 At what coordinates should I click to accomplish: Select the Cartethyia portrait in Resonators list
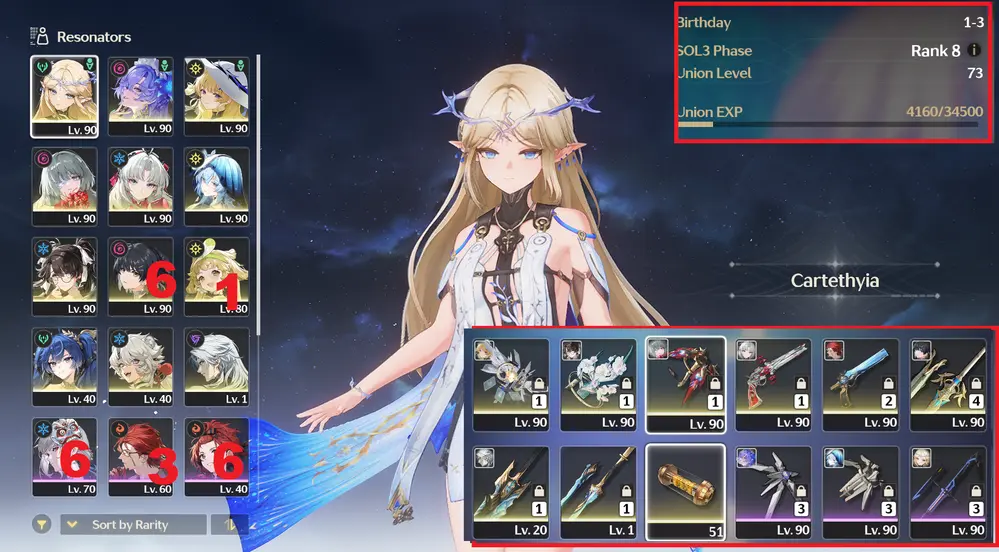pyautogui.click(x=64, y=95)
